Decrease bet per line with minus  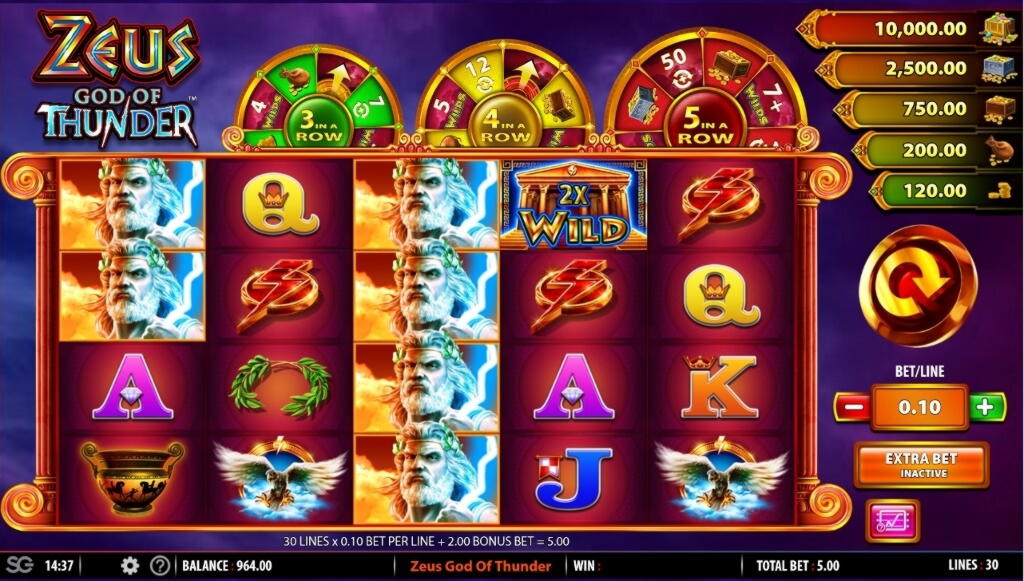[852, 407]
